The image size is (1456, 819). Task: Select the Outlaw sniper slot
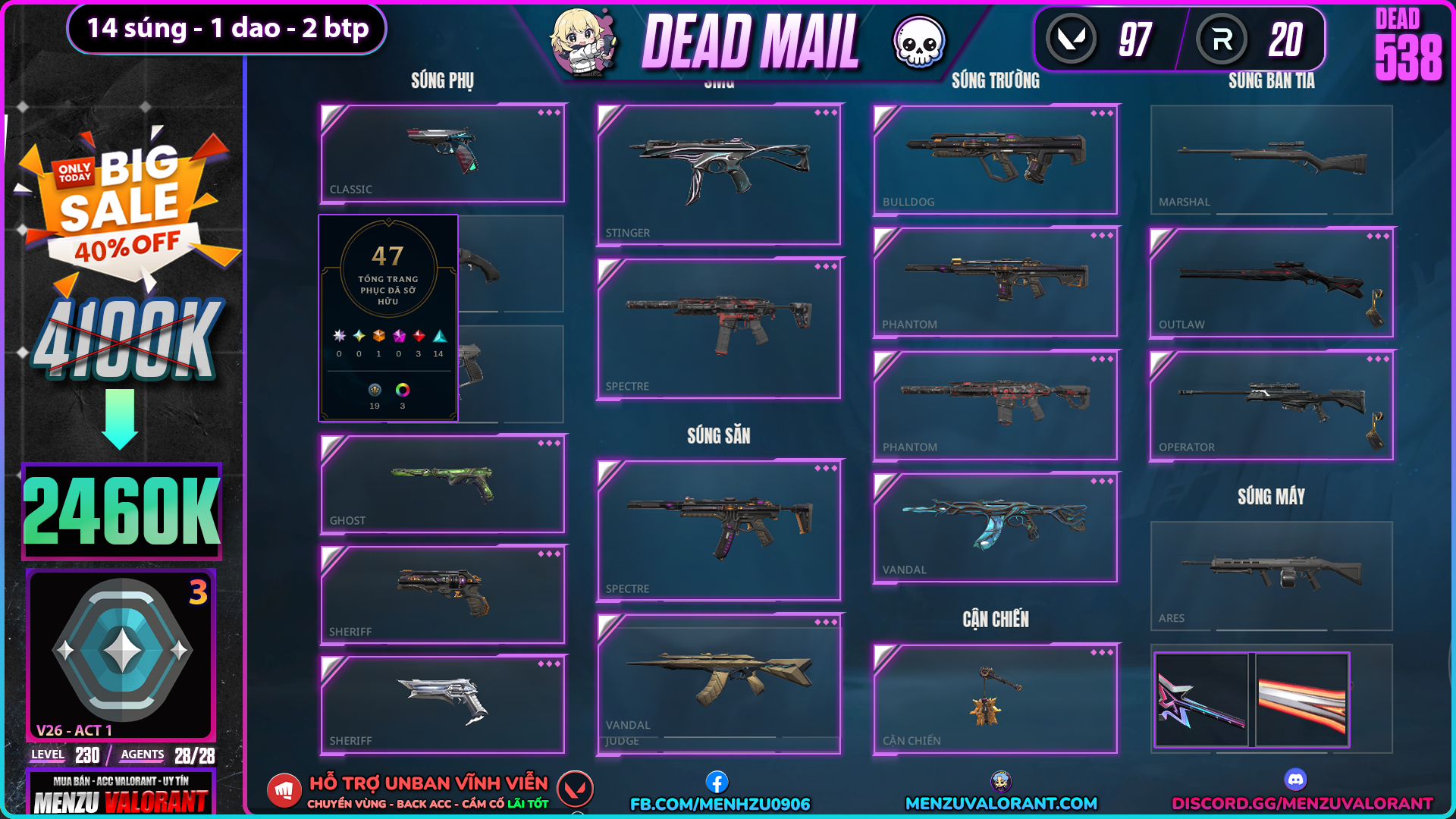(1272, 283)
